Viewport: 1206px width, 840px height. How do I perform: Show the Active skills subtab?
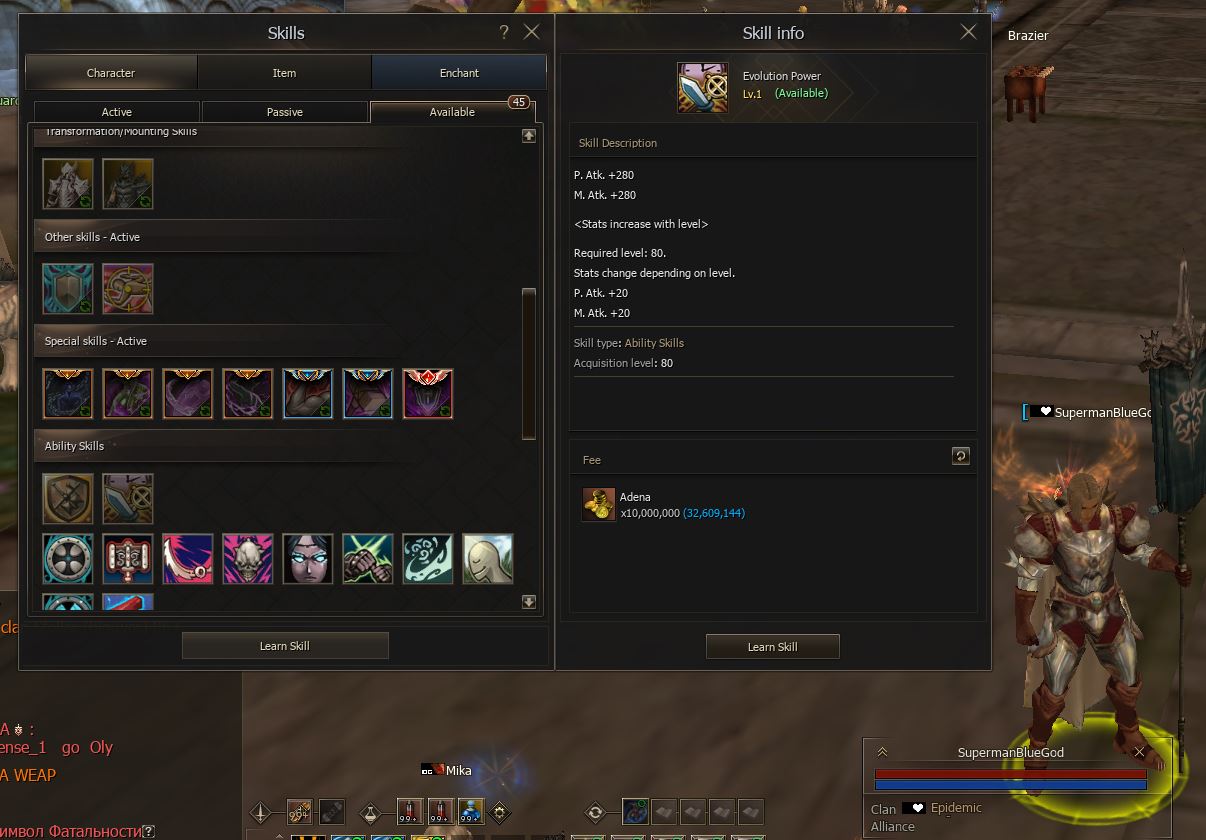pyautogui.click(x=117, y=112)
